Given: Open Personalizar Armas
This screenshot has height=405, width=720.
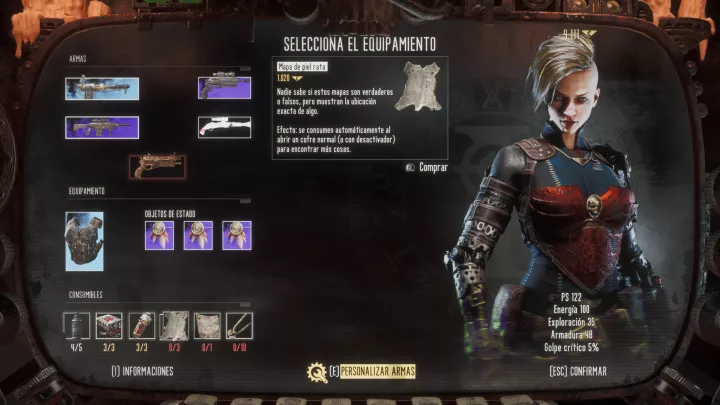Looking at the screenshot, I should pyautogui.click(x=375, y=371).
